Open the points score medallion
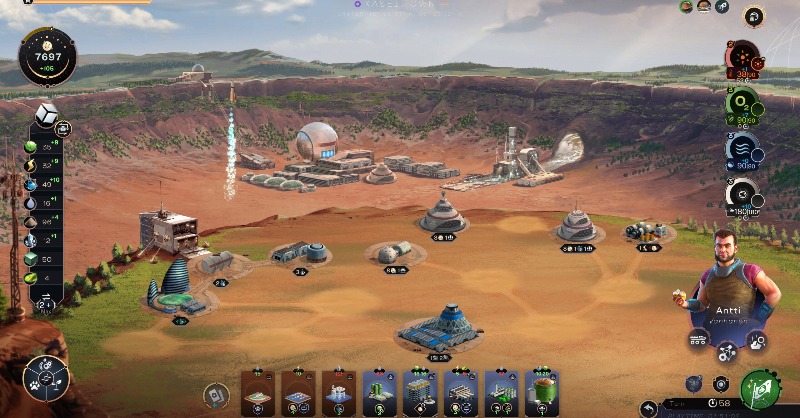This screenshot has height=418, width=800. [46, 56]
